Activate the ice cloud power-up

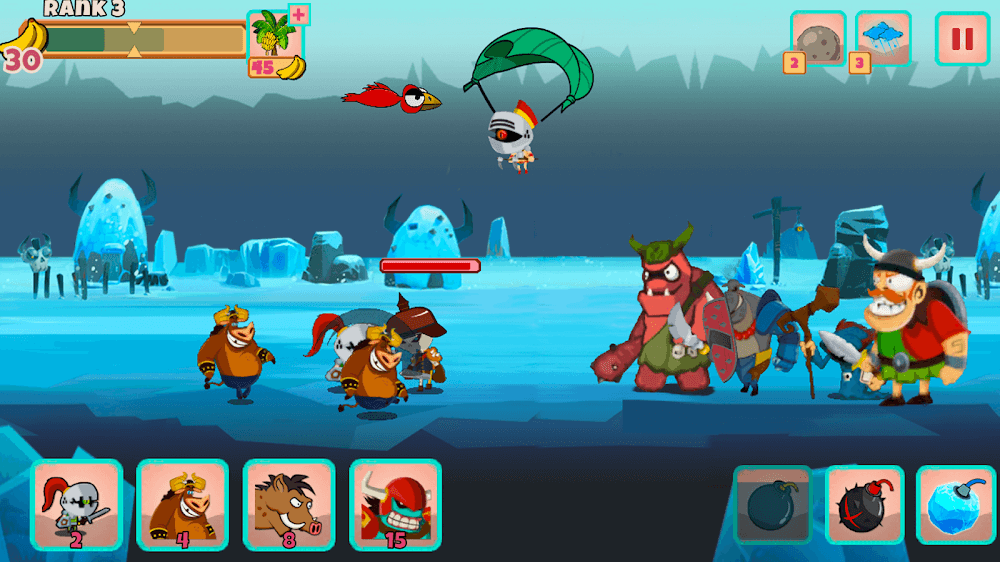point(883,40)
